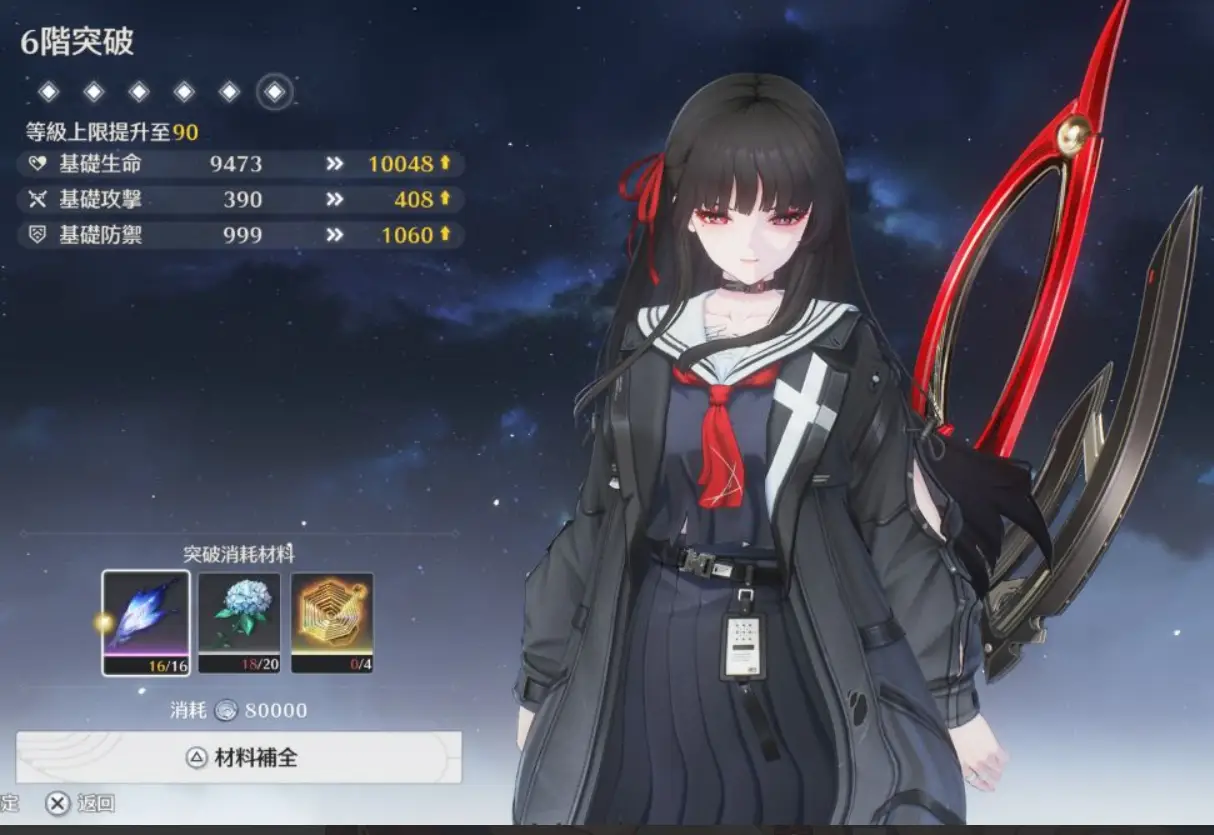Click the 返回 back button
The height and width of the screenshot is (835, 1214).
tap(81, 803)
